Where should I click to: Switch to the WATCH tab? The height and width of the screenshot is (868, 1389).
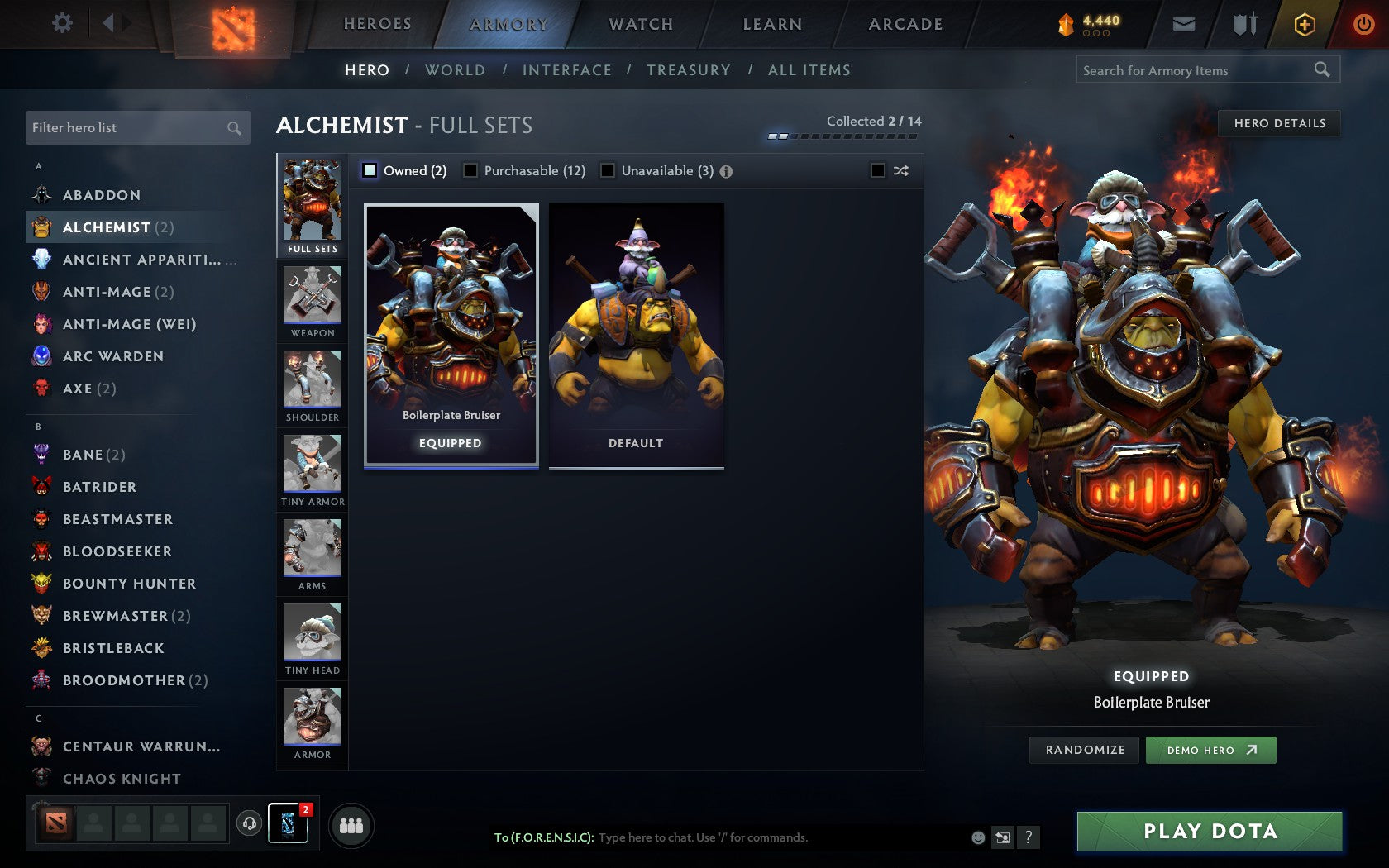point(641,23)
